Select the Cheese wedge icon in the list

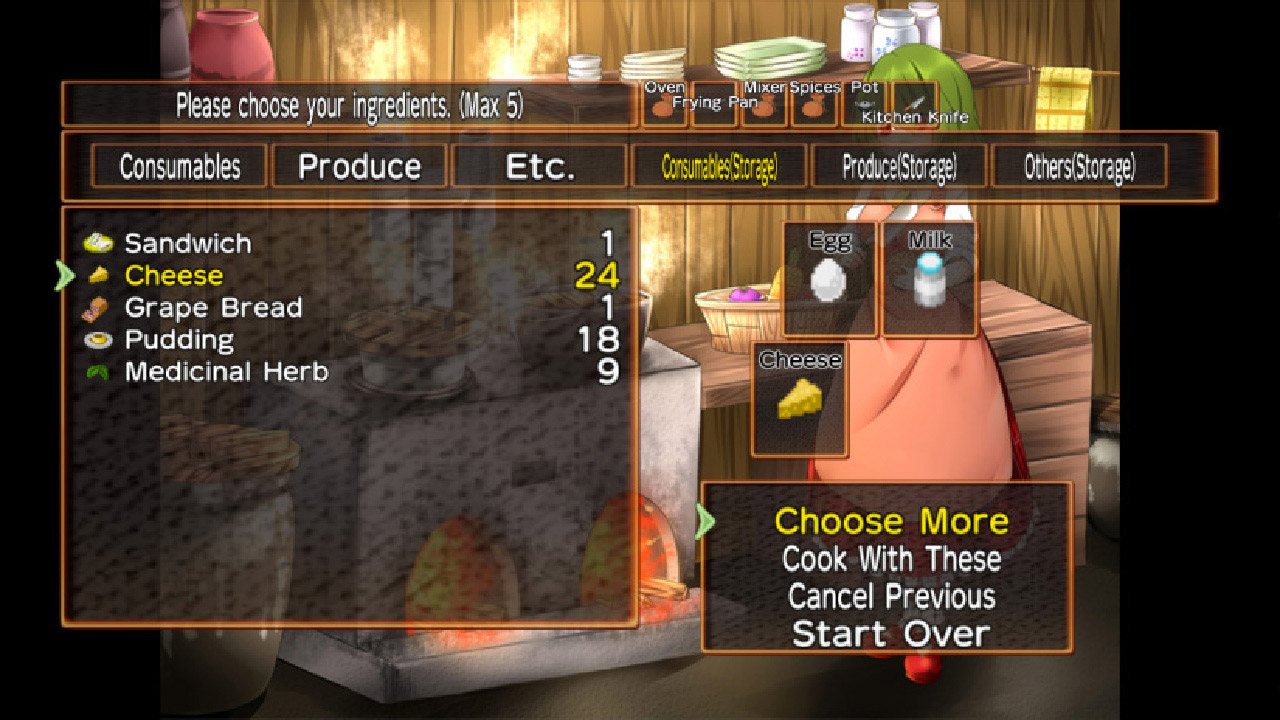[100, 274]
